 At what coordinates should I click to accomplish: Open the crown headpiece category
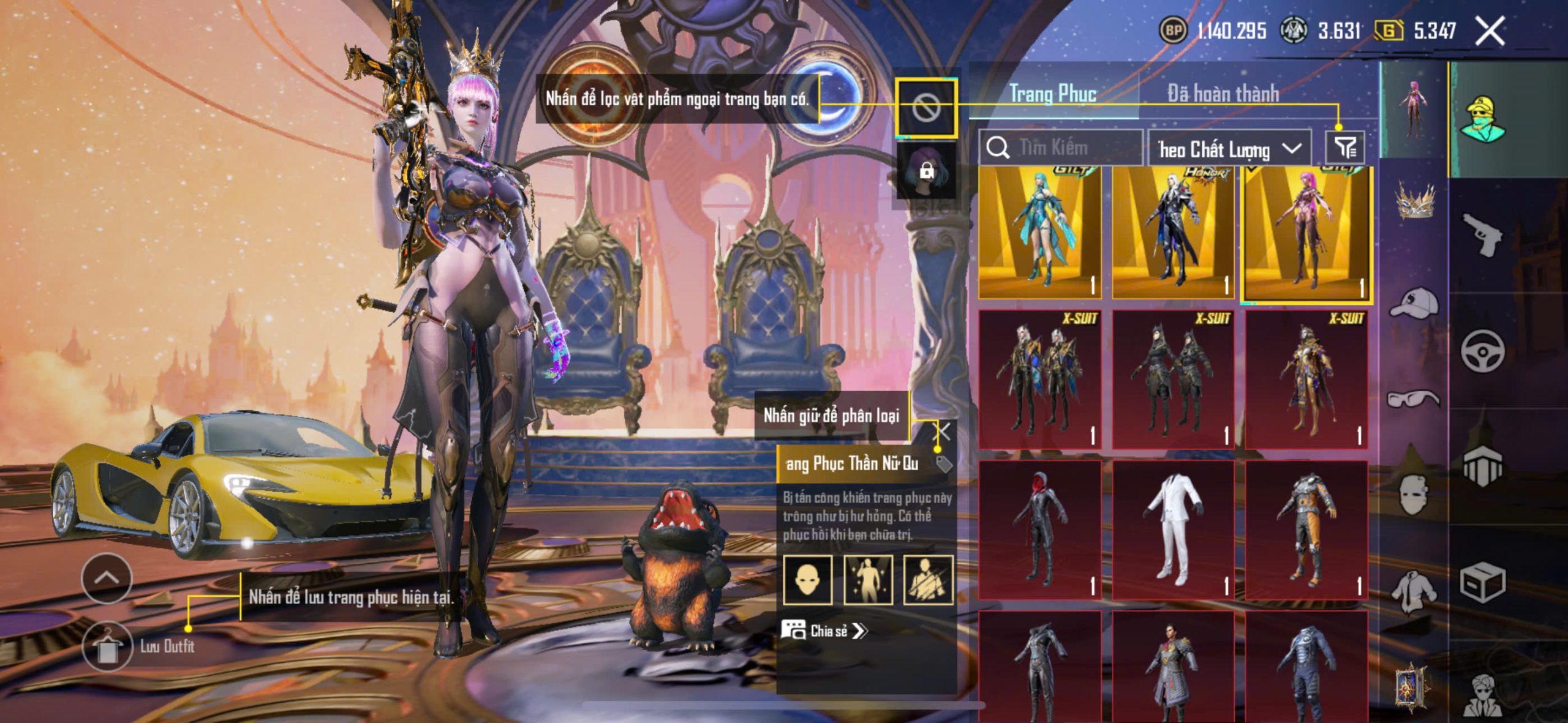[x=1415, y=202]
